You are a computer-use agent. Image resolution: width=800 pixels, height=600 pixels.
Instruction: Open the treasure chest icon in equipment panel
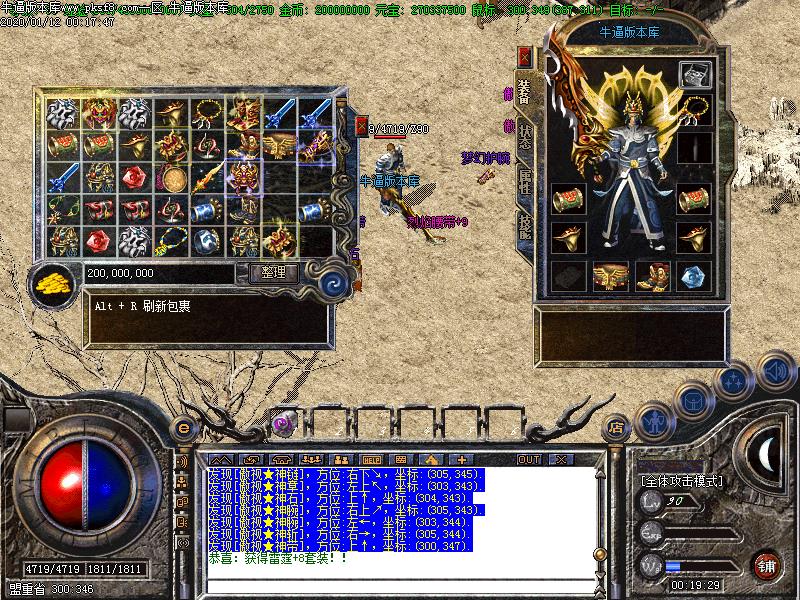coord(694,75)
